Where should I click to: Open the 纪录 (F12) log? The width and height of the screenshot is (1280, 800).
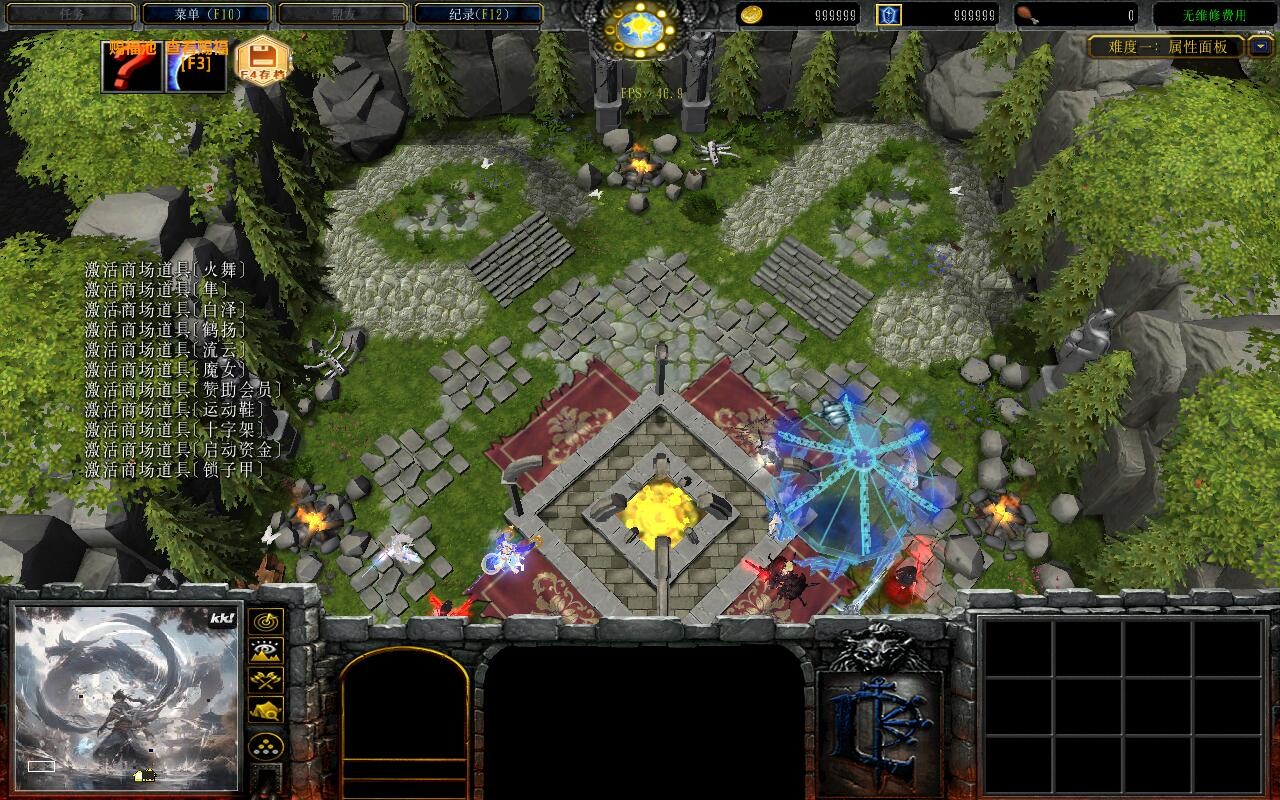coord(478,14)
